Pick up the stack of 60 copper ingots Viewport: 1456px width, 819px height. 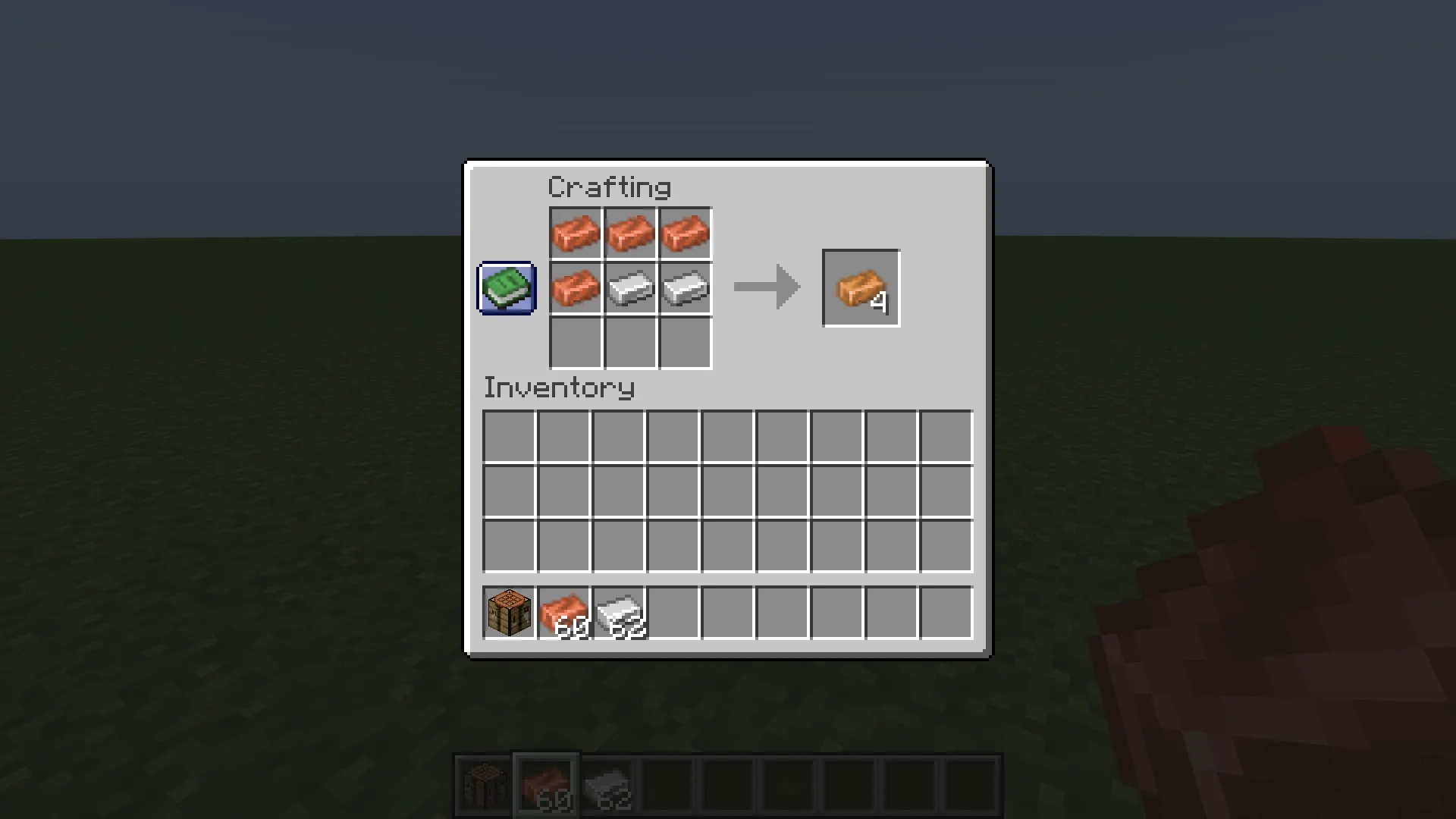[x=563, y=611]
